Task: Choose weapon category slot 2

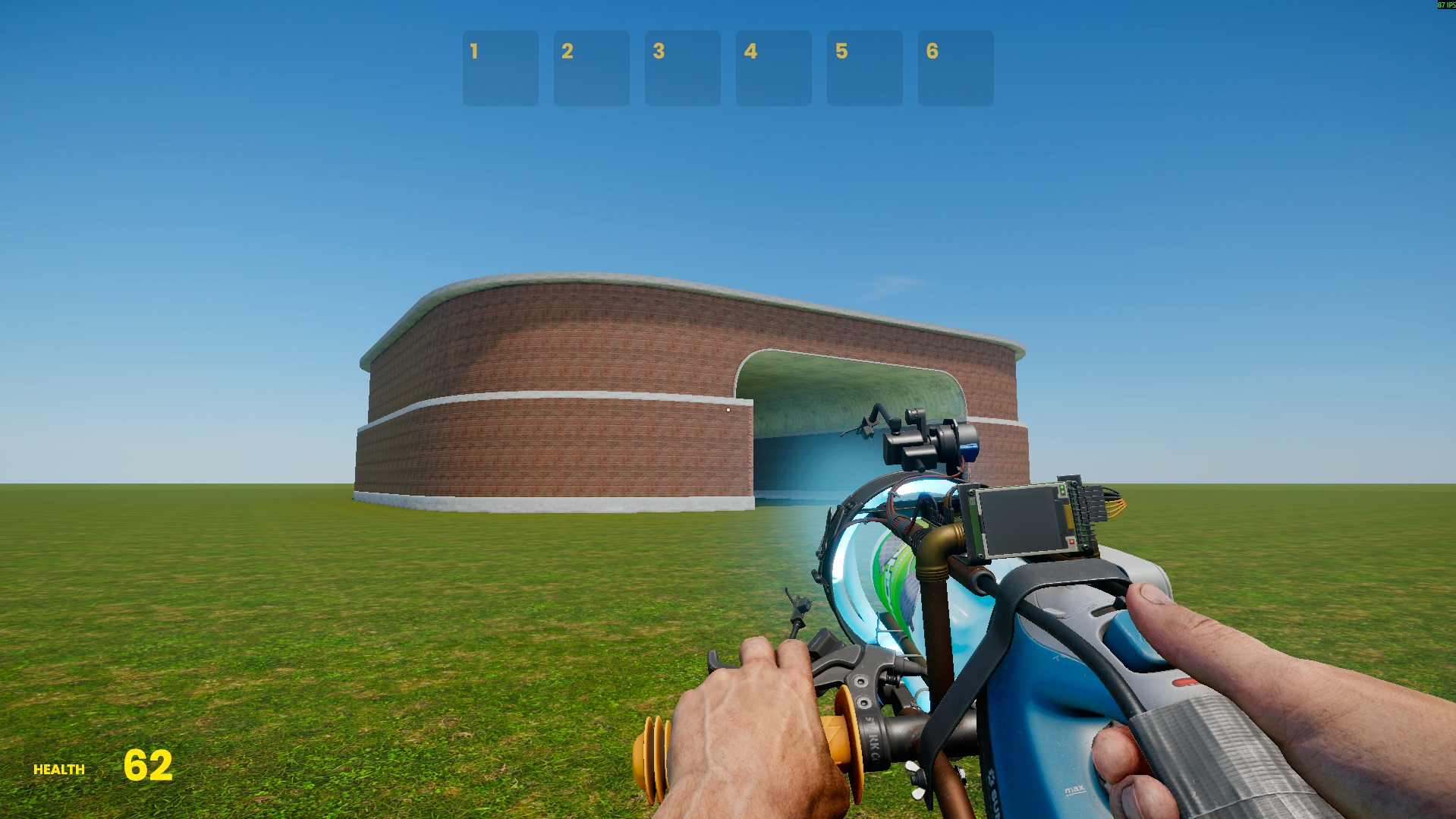Action: pos(591,68)
